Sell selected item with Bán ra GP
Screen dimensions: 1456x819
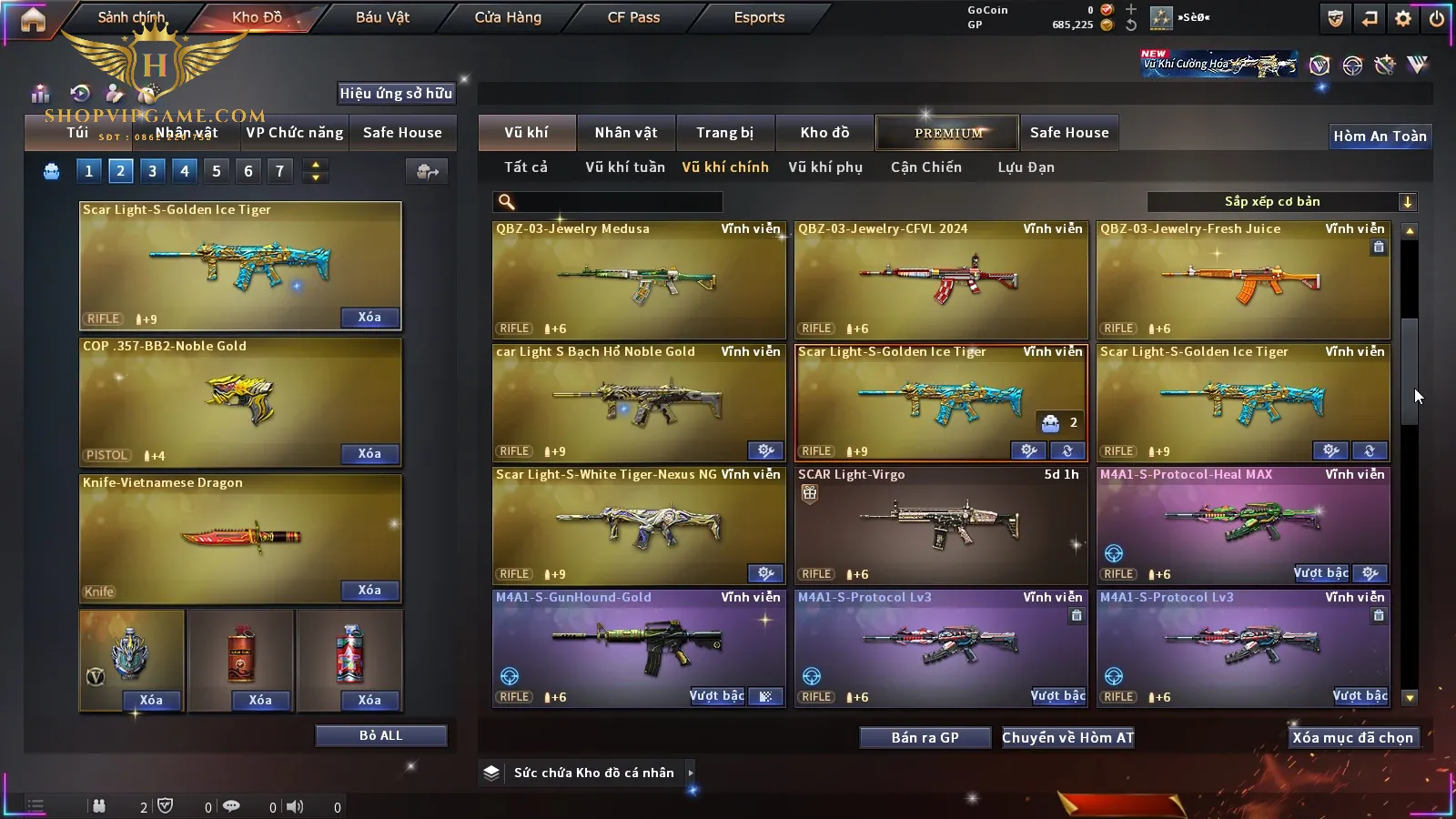click(x=925, y=738)
